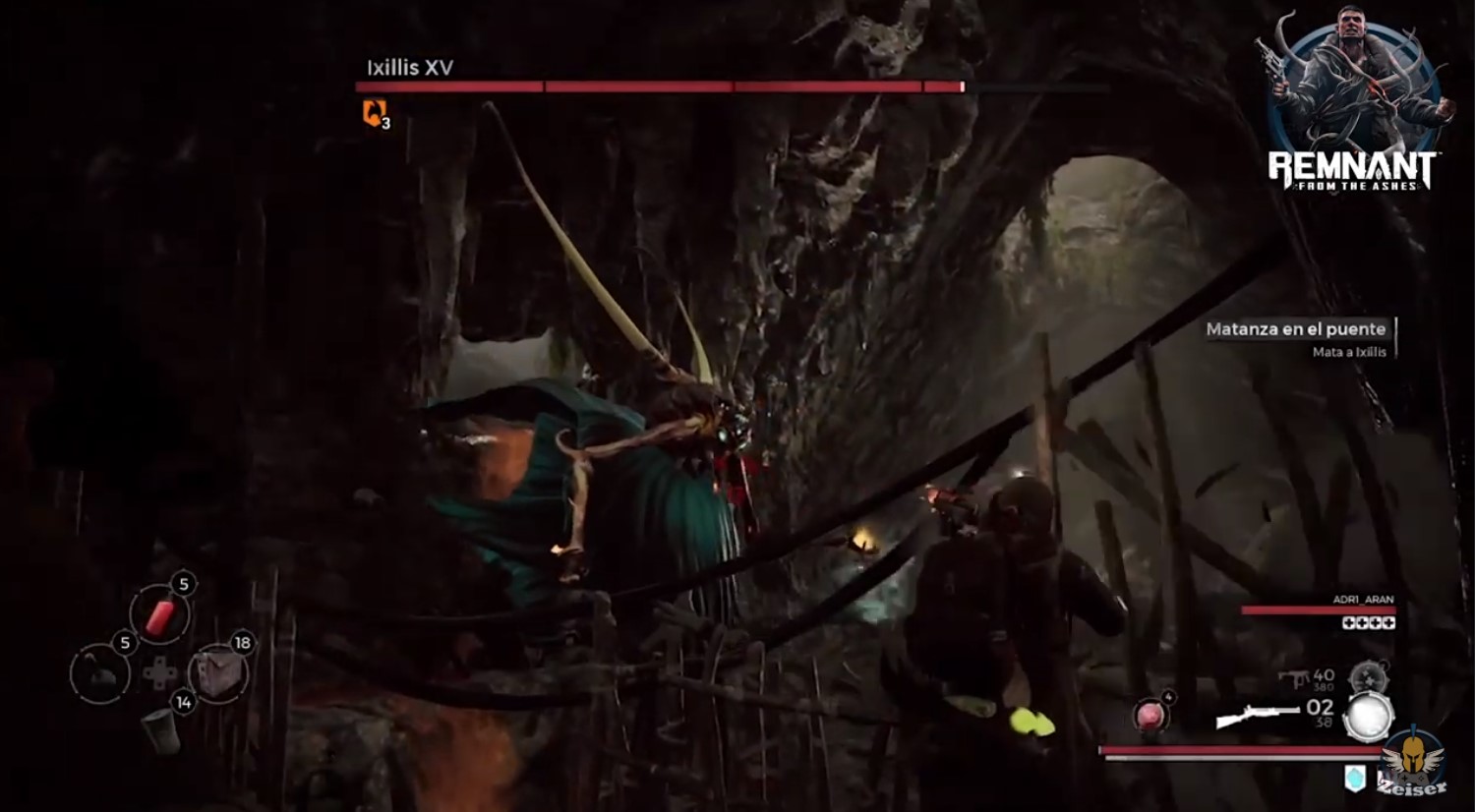Activate the dim upper weapon mod icon
1475x812 pixels.
click(1367, 676)
